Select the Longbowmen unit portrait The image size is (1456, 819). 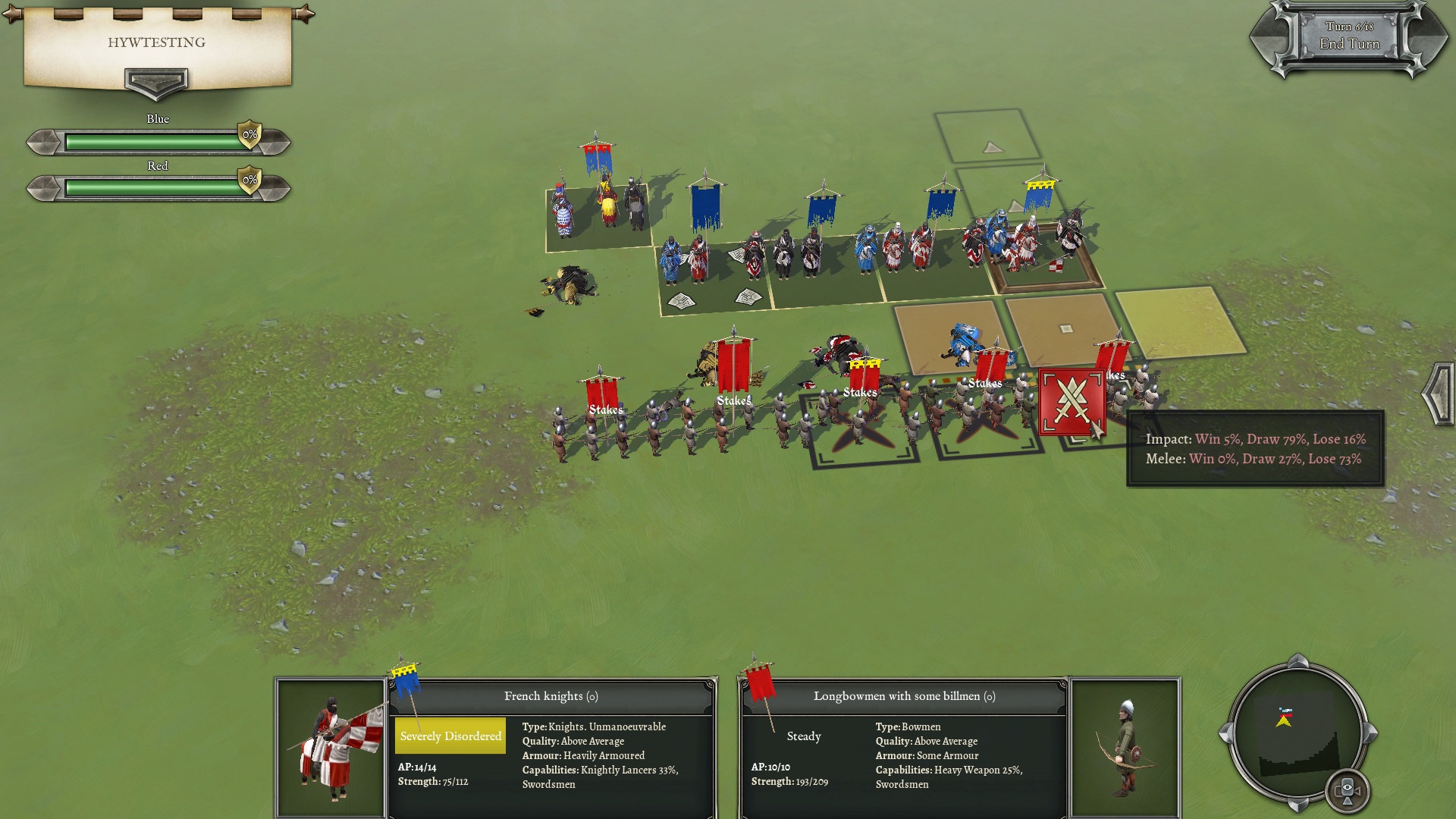point(1125,748)
